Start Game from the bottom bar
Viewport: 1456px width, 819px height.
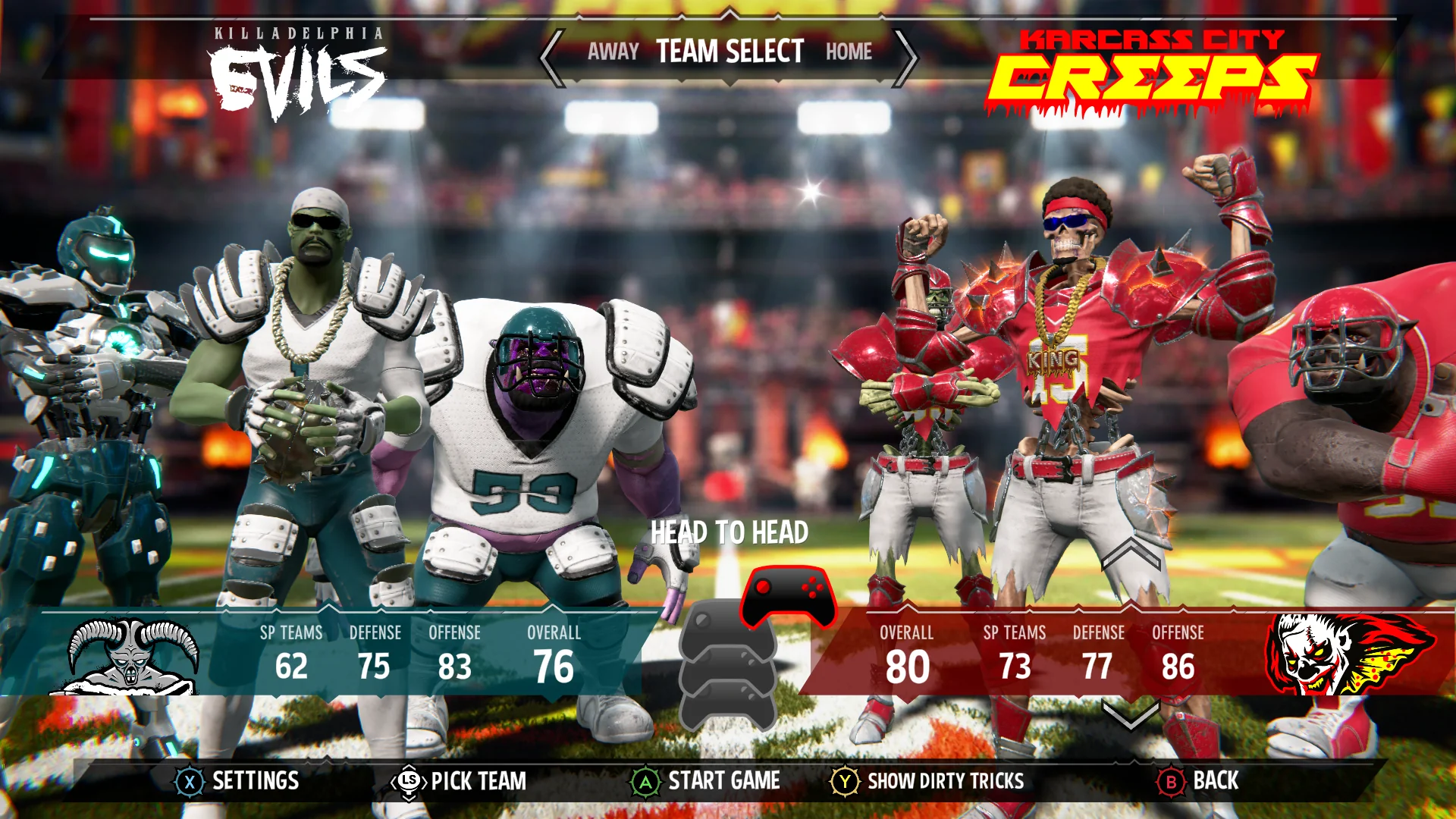point(706,781)
